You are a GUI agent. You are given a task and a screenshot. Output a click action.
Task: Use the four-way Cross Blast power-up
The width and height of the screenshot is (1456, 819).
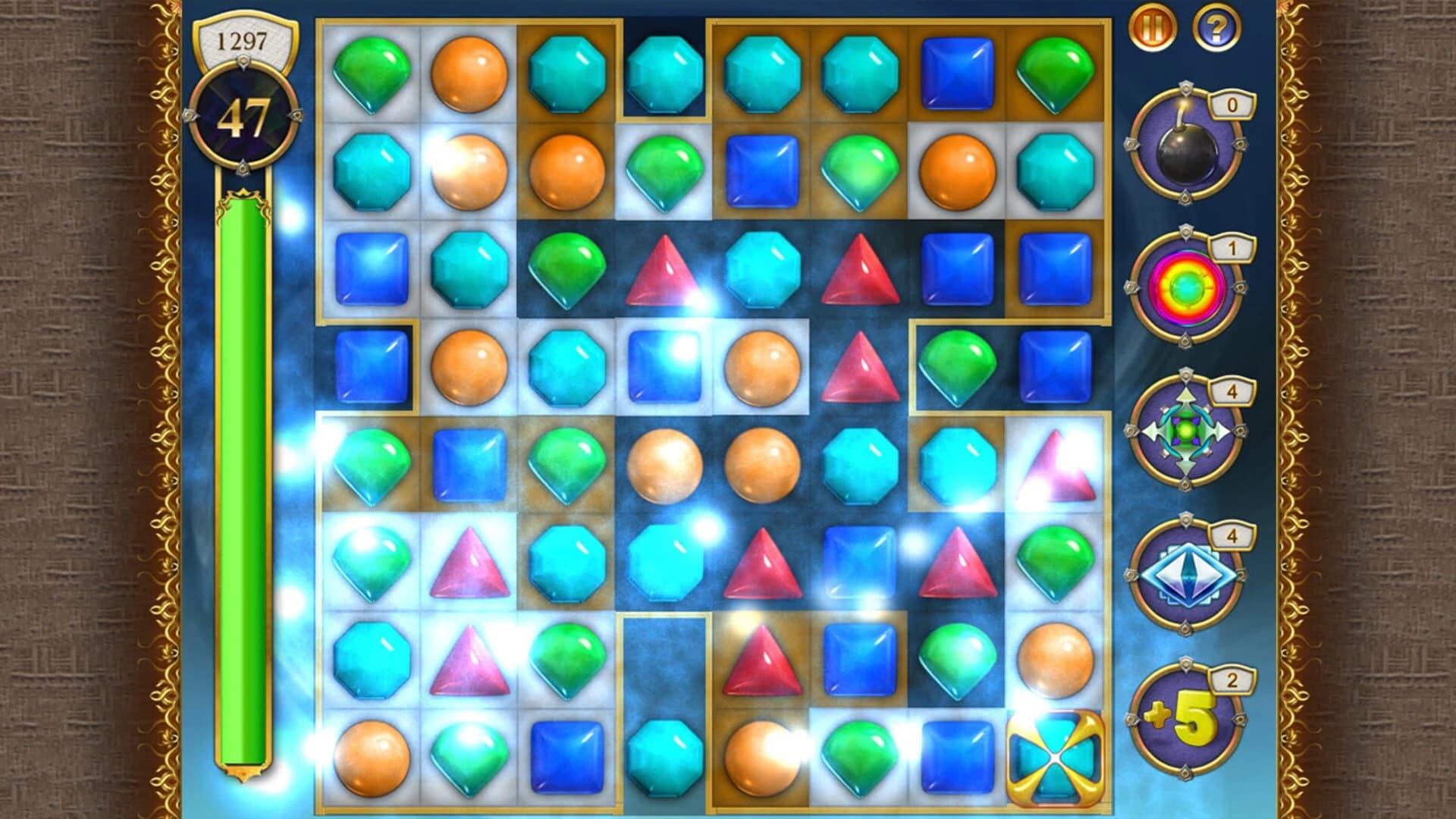pos(1187,432)
